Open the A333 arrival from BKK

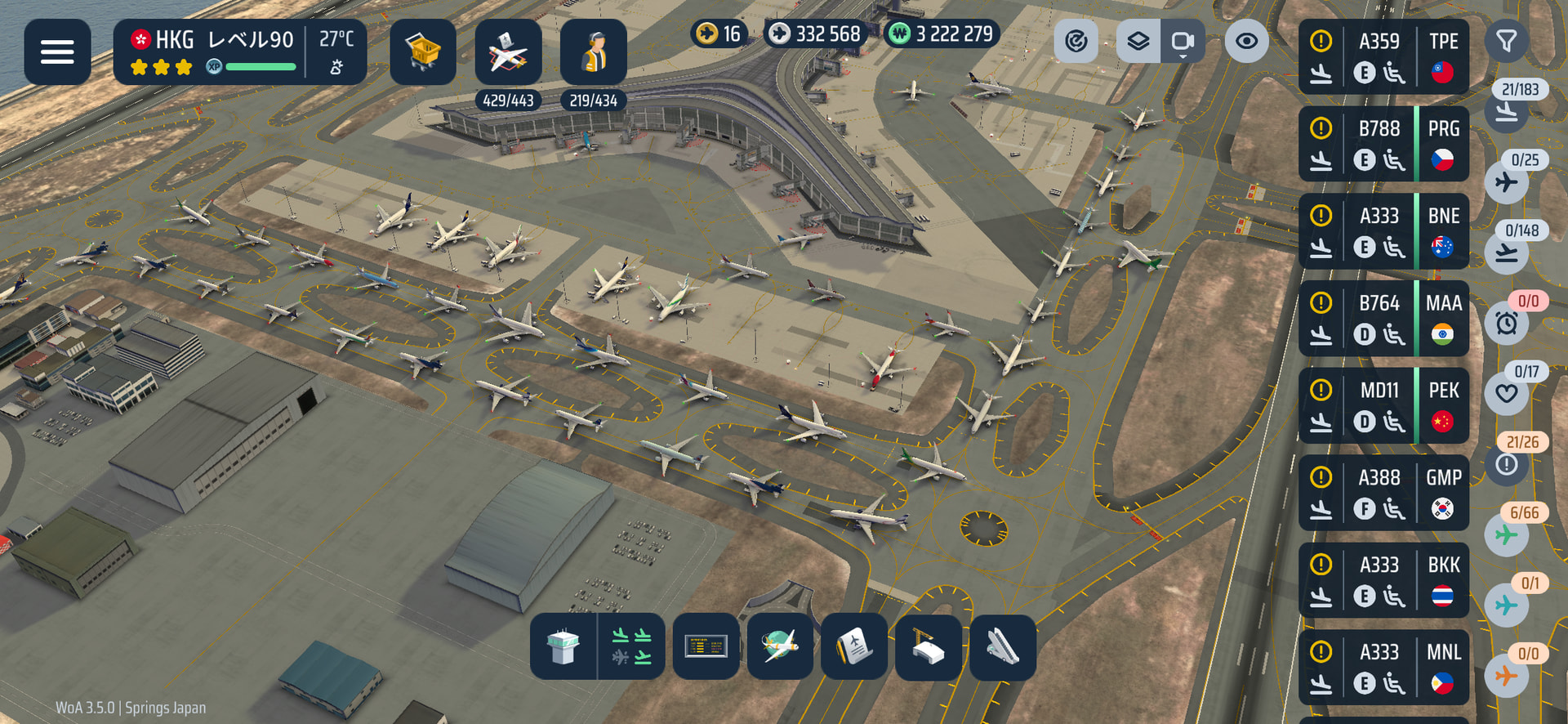(1383, 581)
